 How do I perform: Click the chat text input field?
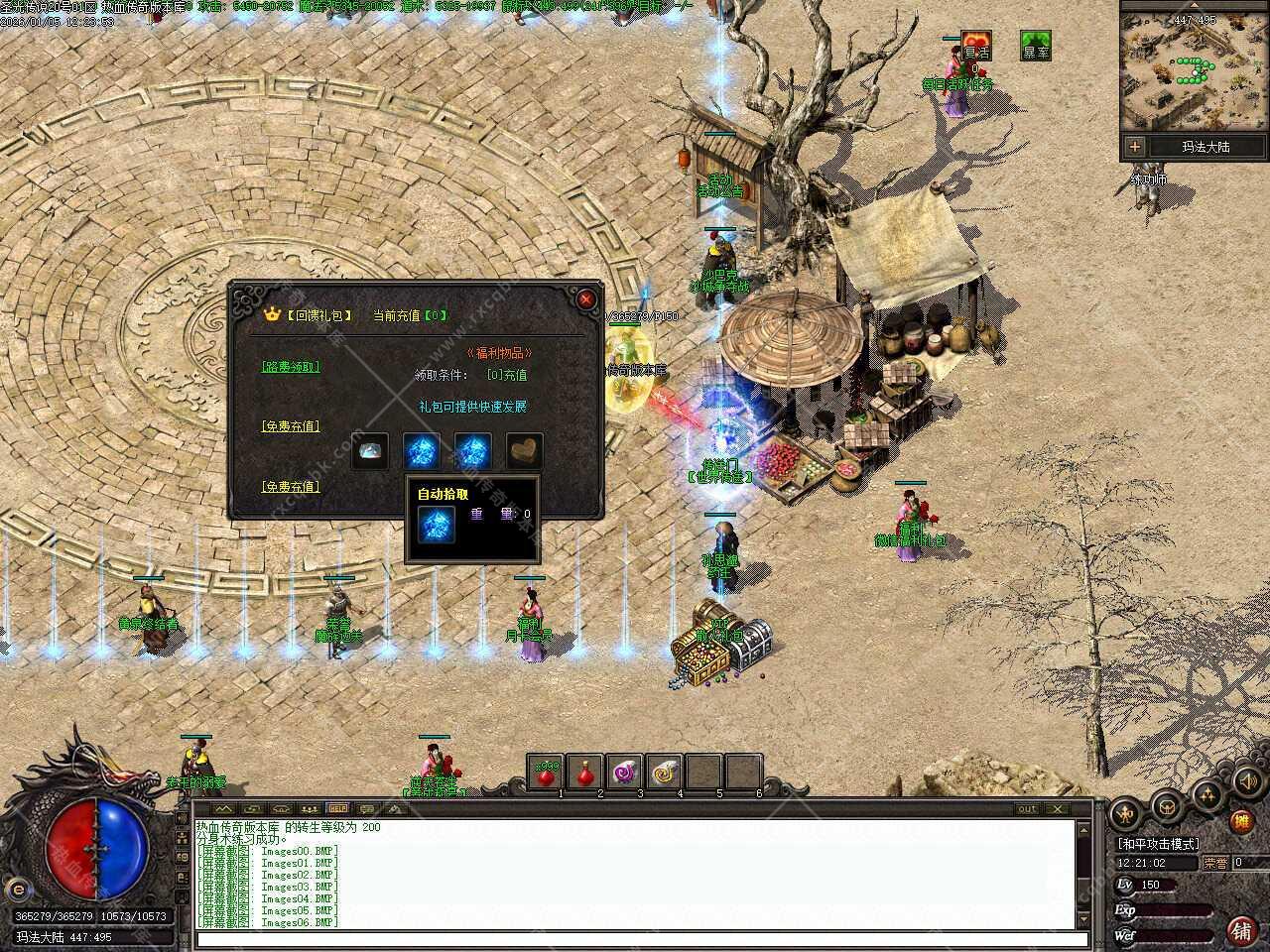[x=635, y=939]
